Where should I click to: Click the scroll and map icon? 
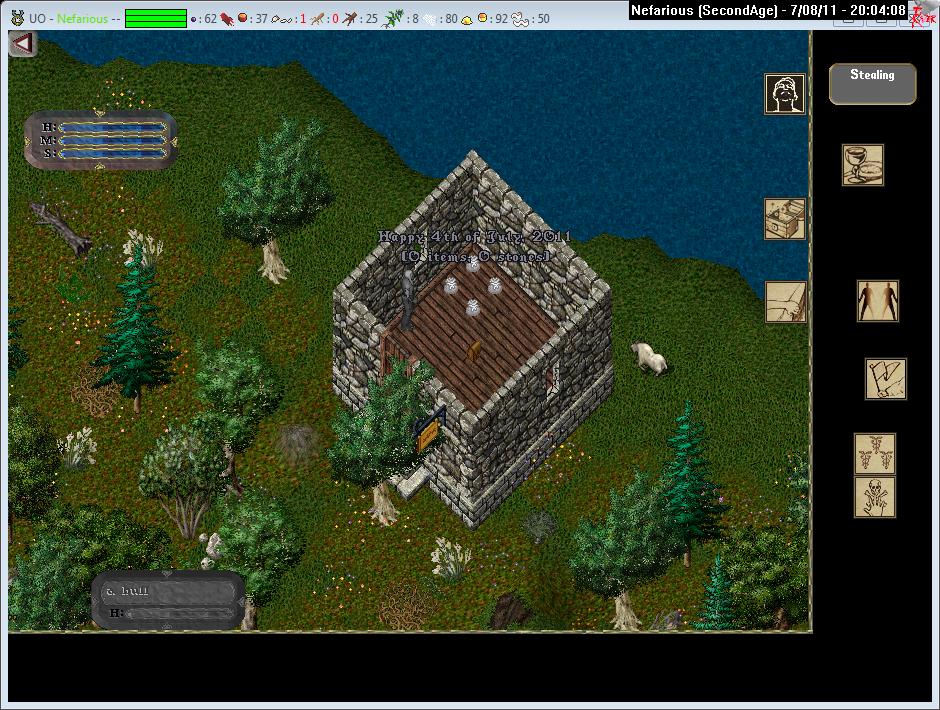tap(885, 379)
